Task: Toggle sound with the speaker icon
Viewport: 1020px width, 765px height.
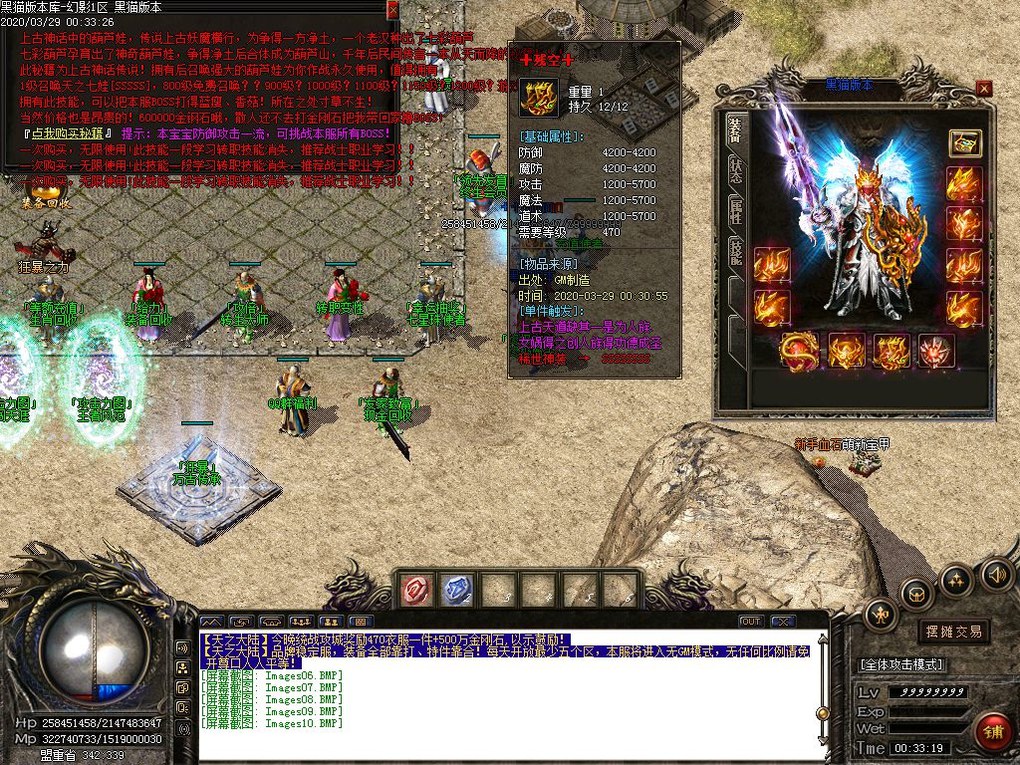Action: tap(995, 574)
